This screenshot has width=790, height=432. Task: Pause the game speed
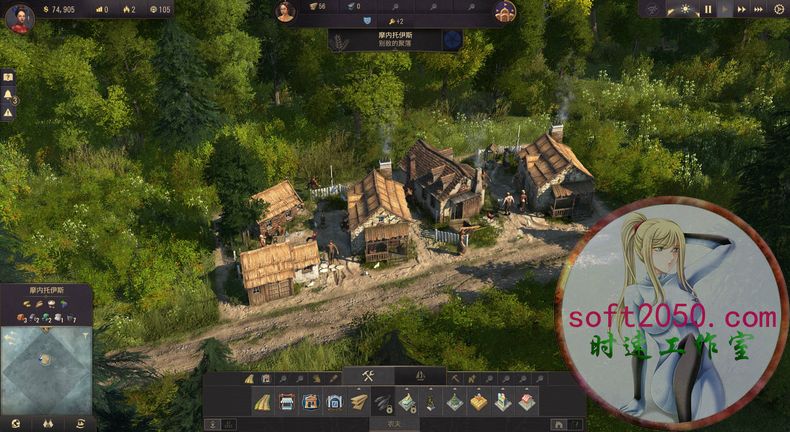point(708,9)
